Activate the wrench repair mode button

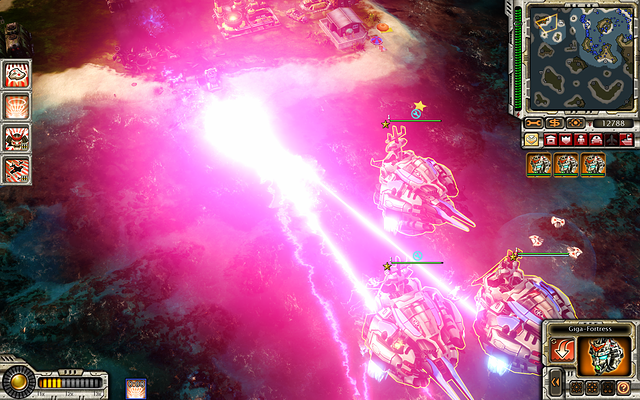(x=534, y=123)
